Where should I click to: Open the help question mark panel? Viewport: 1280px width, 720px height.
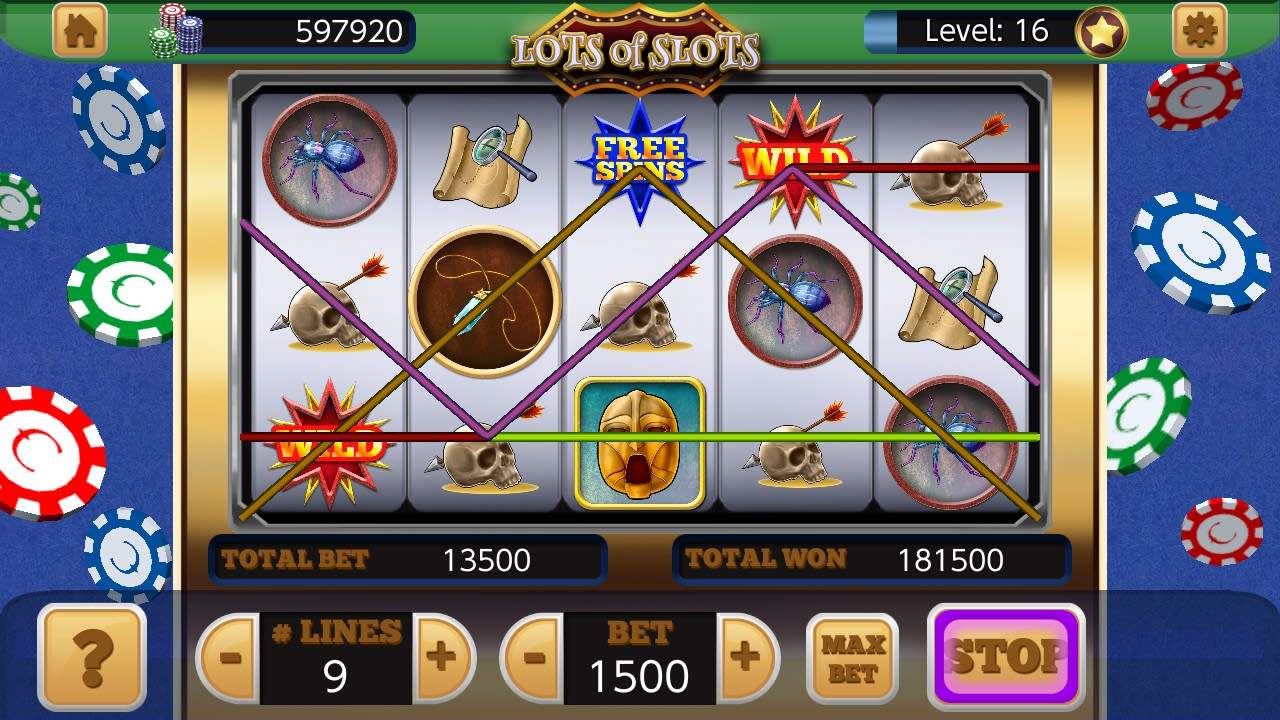pyautogui.click(x=91, y=660)
